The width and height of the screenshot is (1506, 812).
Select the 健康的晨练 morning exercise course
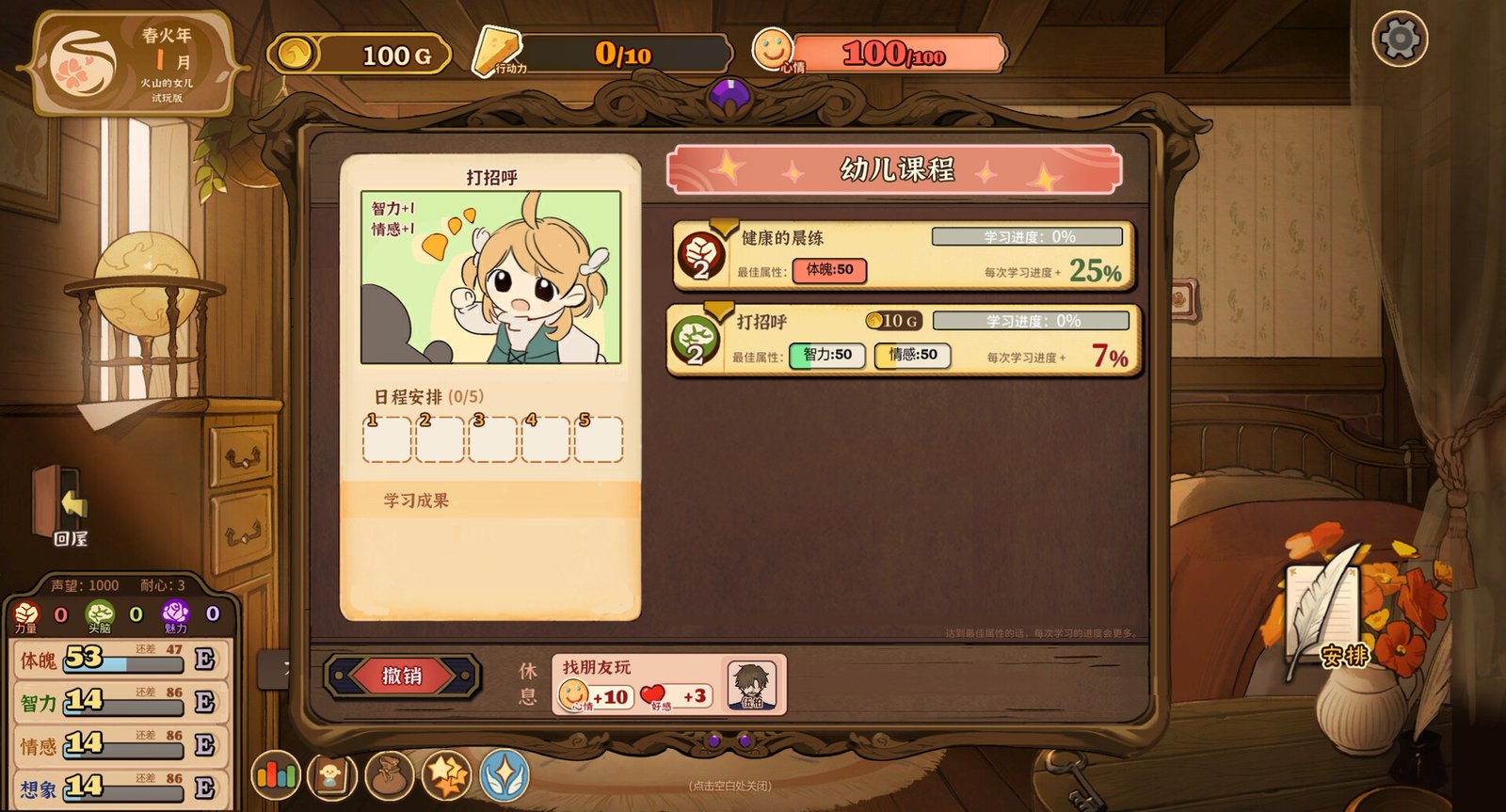click(x=899, y=255)
